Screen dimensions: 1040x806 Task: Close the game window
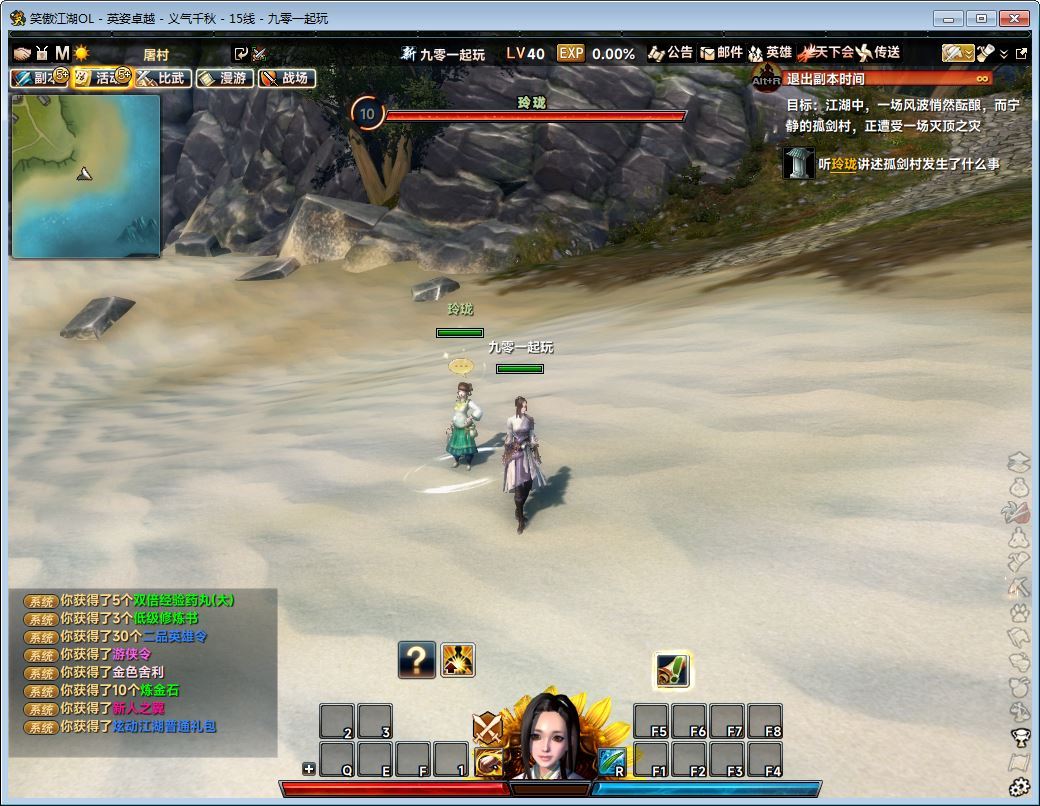[1014, 18]
